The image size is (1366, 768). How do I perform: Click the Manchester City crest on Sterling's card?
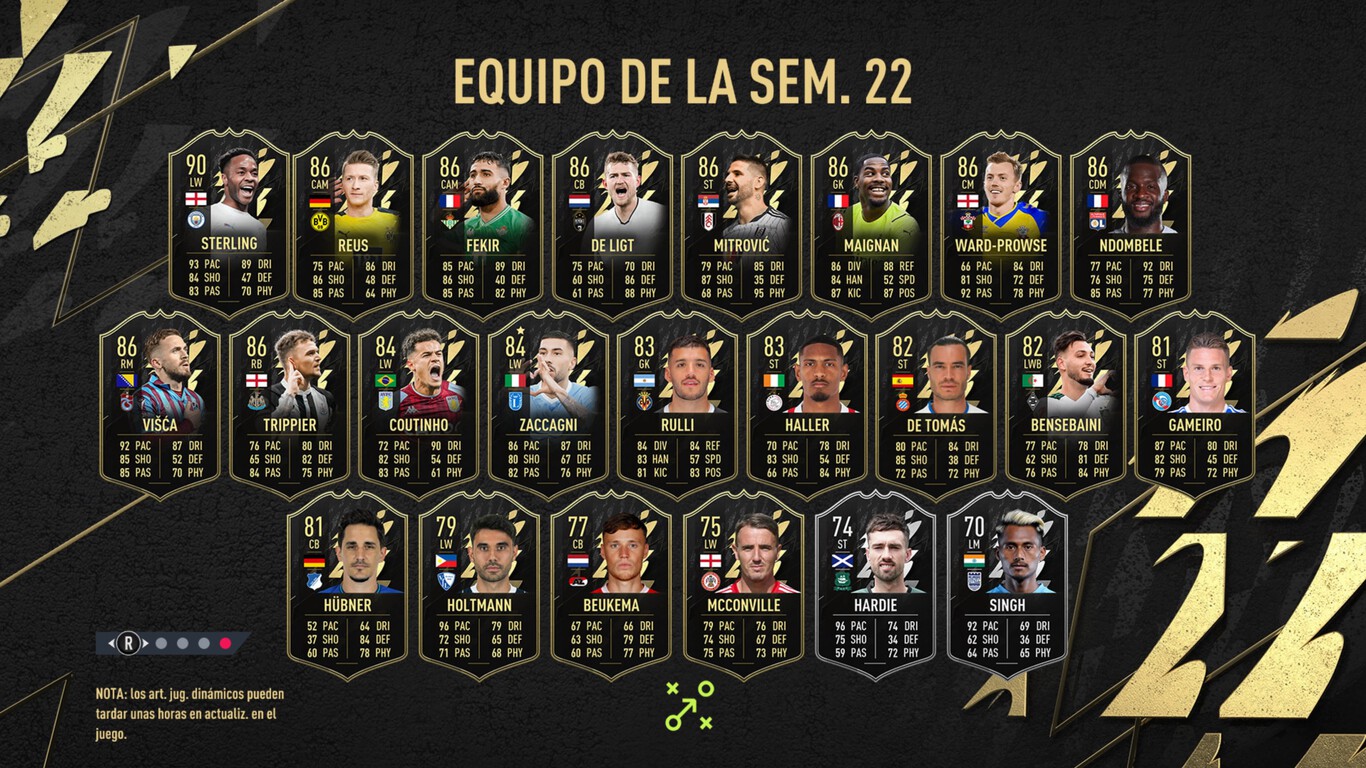(196, 219)
